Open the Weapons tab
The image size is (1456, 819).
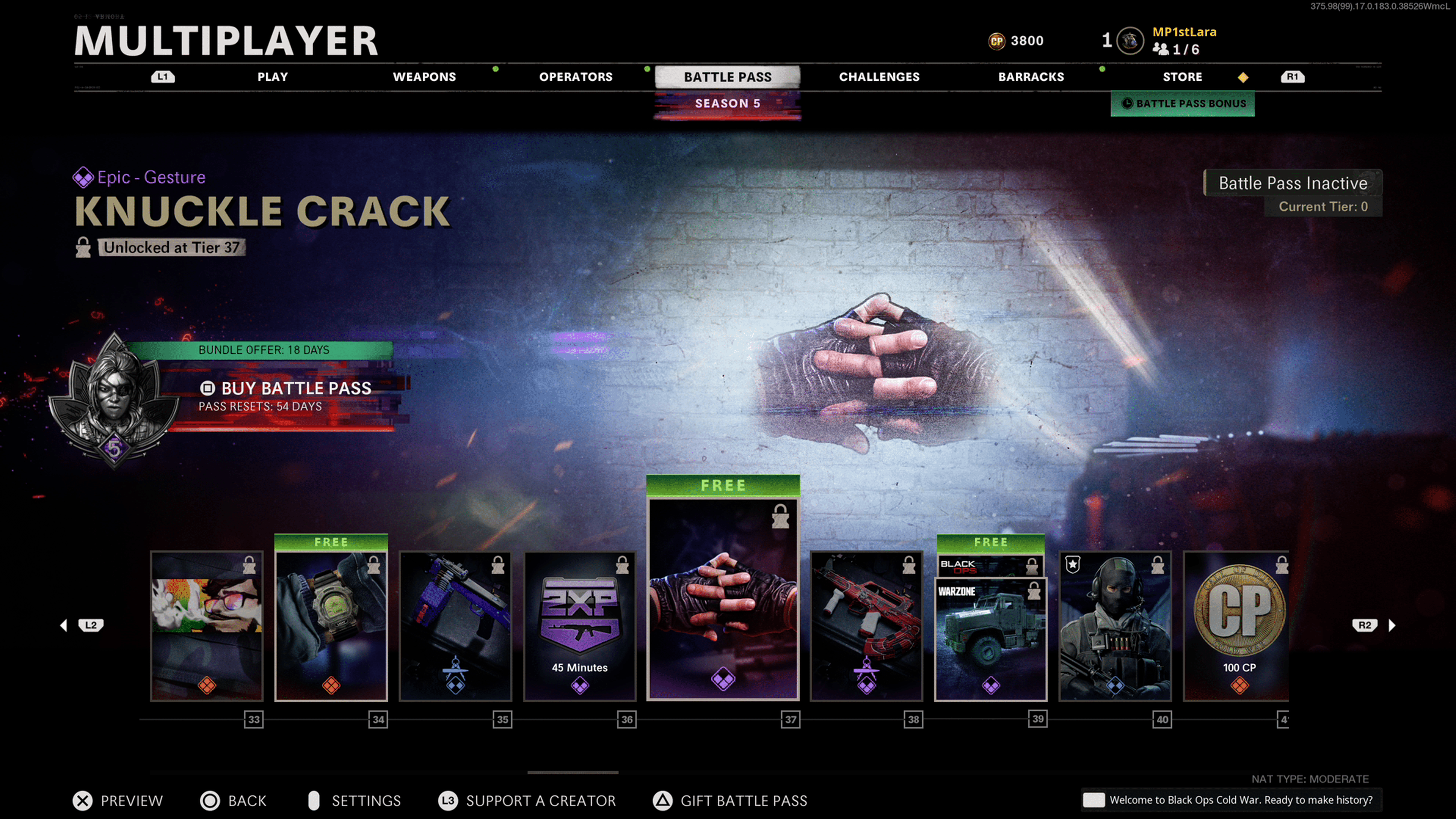pos(424,77)
